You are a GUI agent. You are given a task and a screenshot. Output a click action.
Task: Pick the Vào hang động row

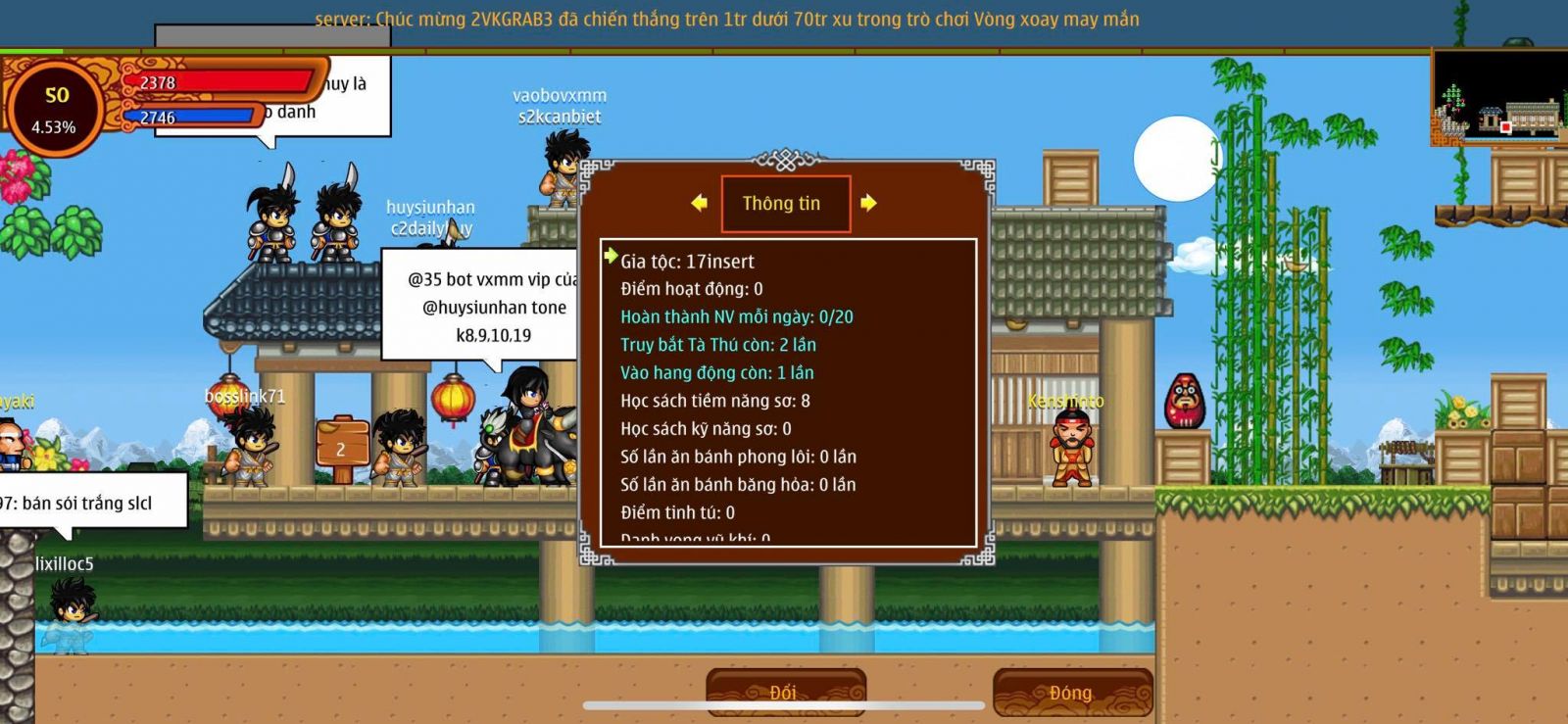point(716,373)
